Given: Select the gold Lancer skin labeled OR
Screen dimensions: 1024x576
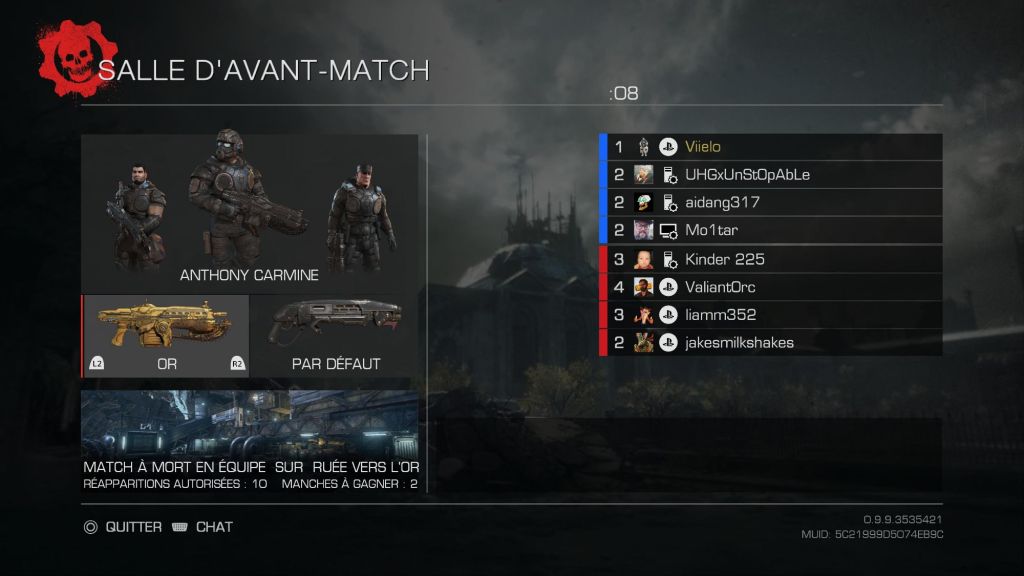Looking at the screenshot, I should tap(166, 336).
